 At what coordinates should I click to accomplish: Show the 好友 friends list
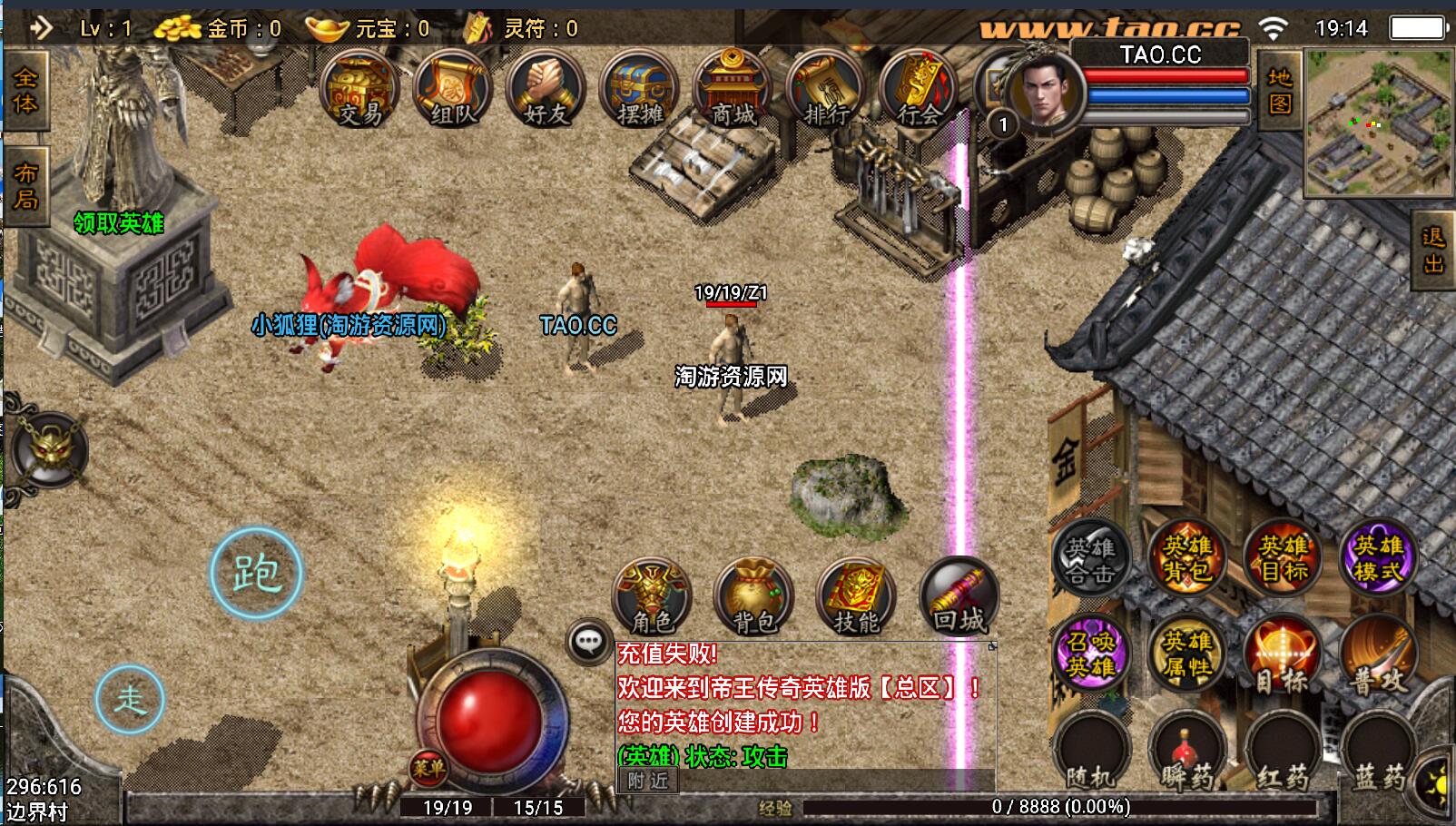[x=546, y=90]
